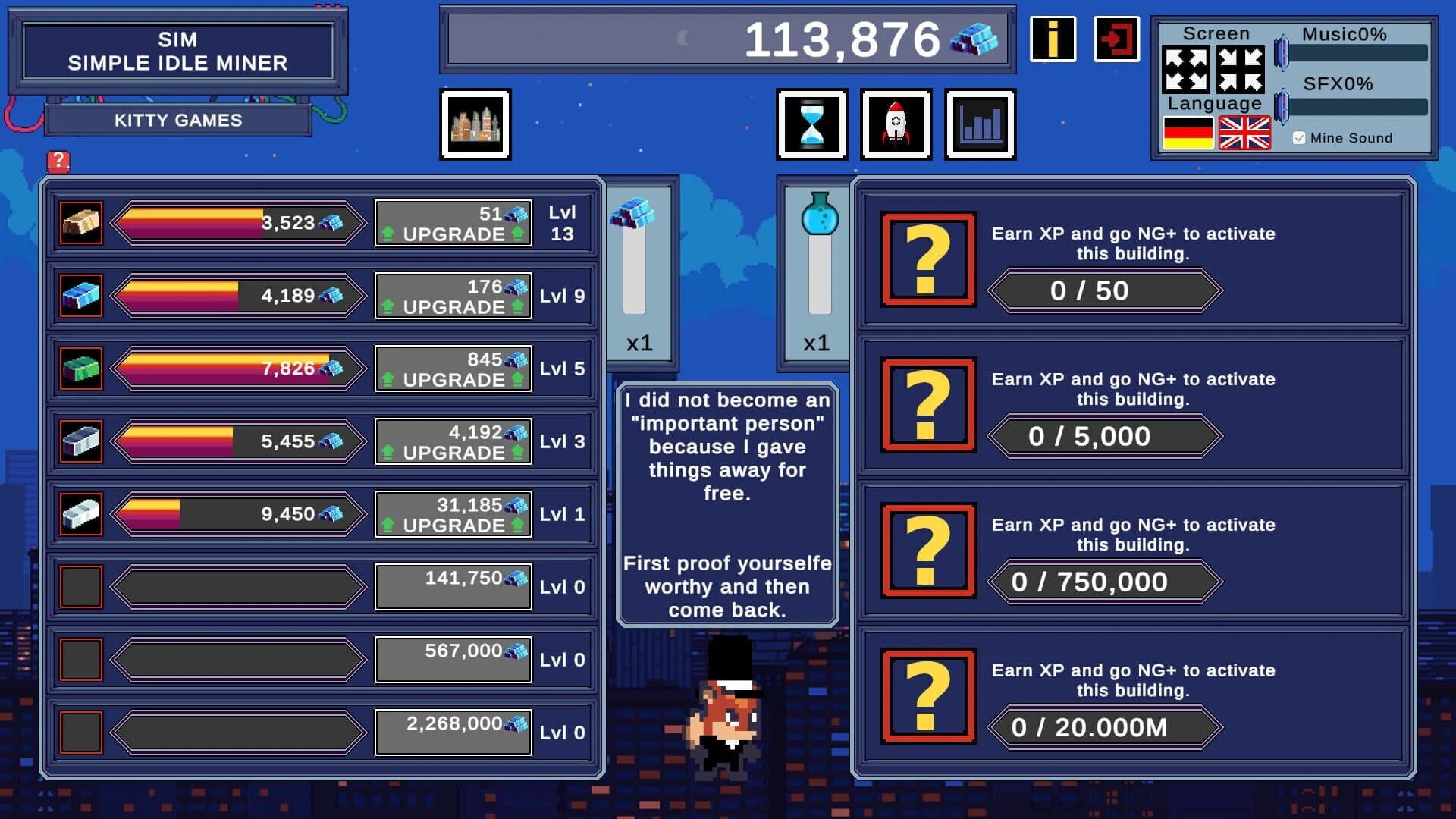
Task: Upgrade the Lvl 13 resource for 51
Action: pos(453,222)
